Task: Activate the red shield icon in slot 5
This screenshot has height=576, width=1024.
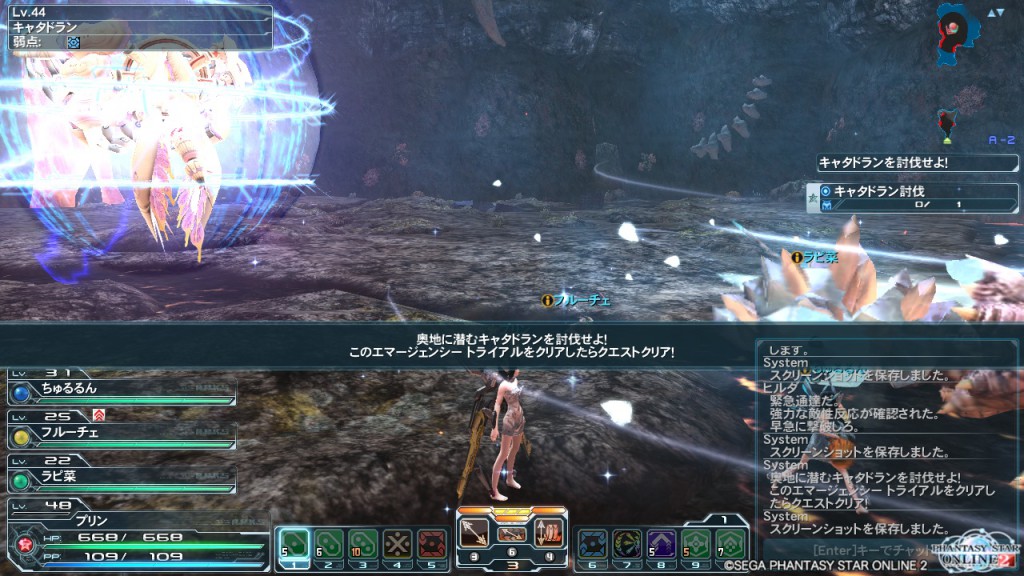Action: tap(431, 543)
